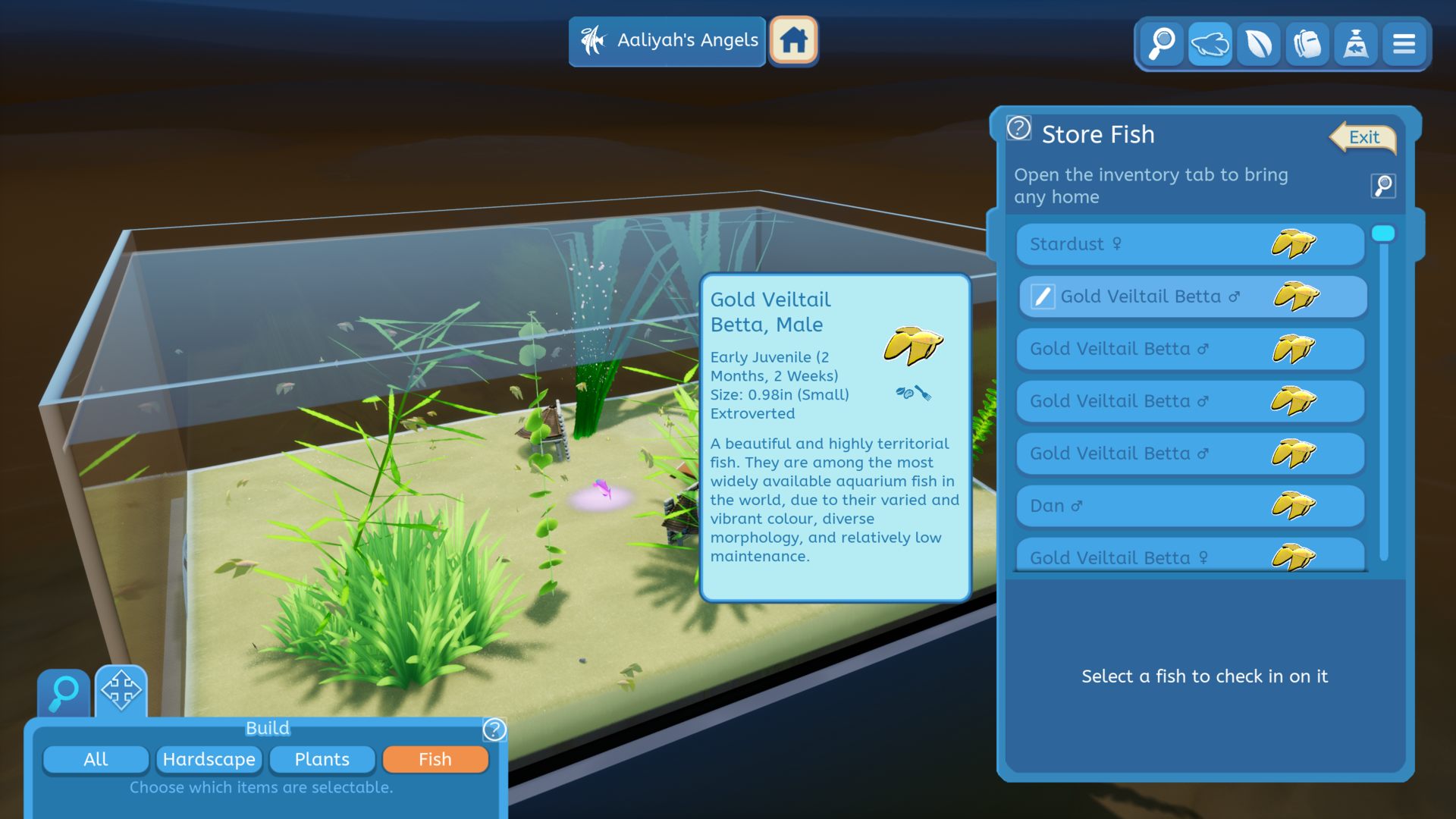Open Aaliyah's Angels store title button
Viewport: 1456px width, 819px height.
(x=667, y=41)
